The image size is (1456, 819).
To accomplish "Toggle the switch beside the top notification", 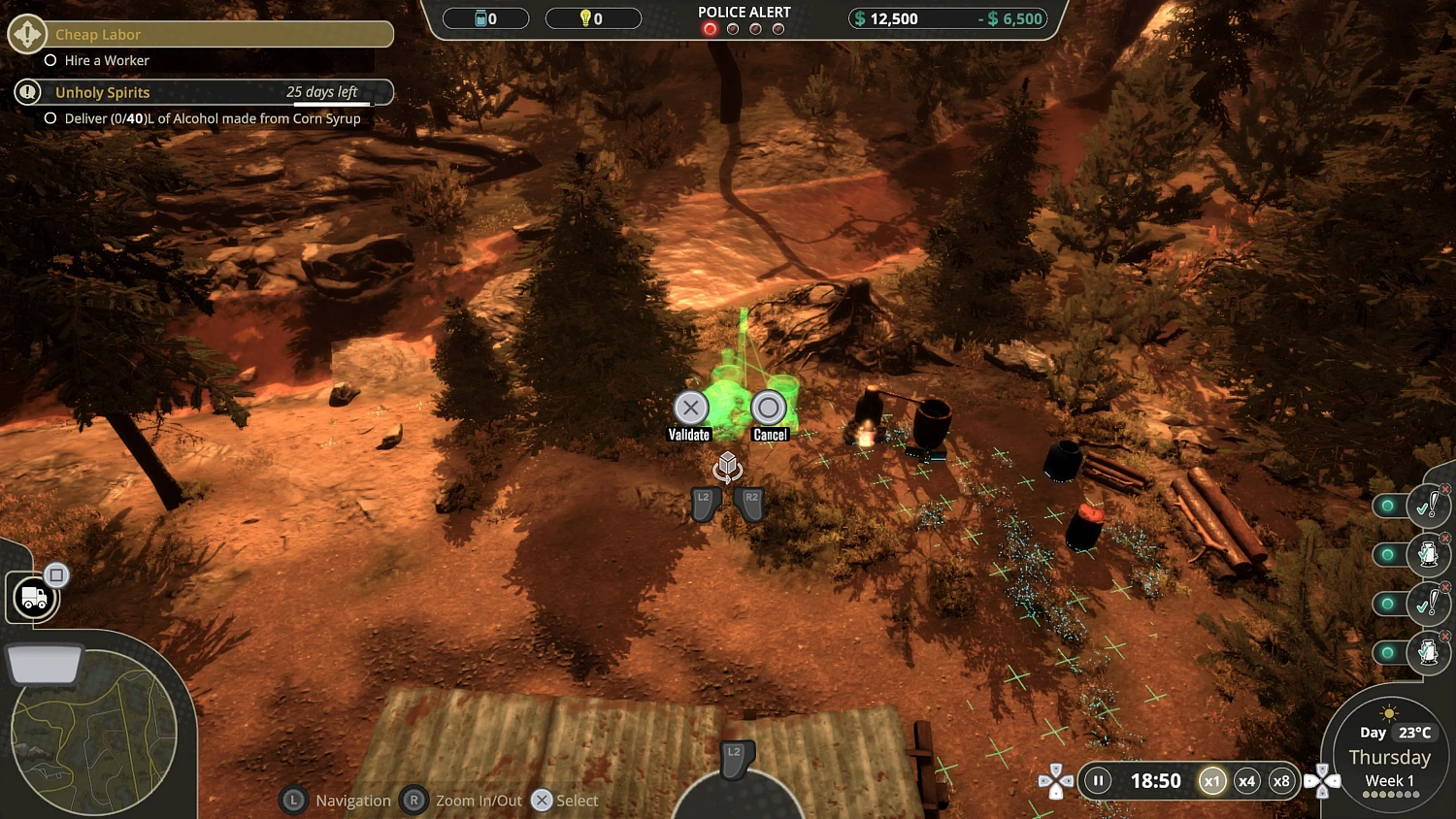I will (1387, 506).
